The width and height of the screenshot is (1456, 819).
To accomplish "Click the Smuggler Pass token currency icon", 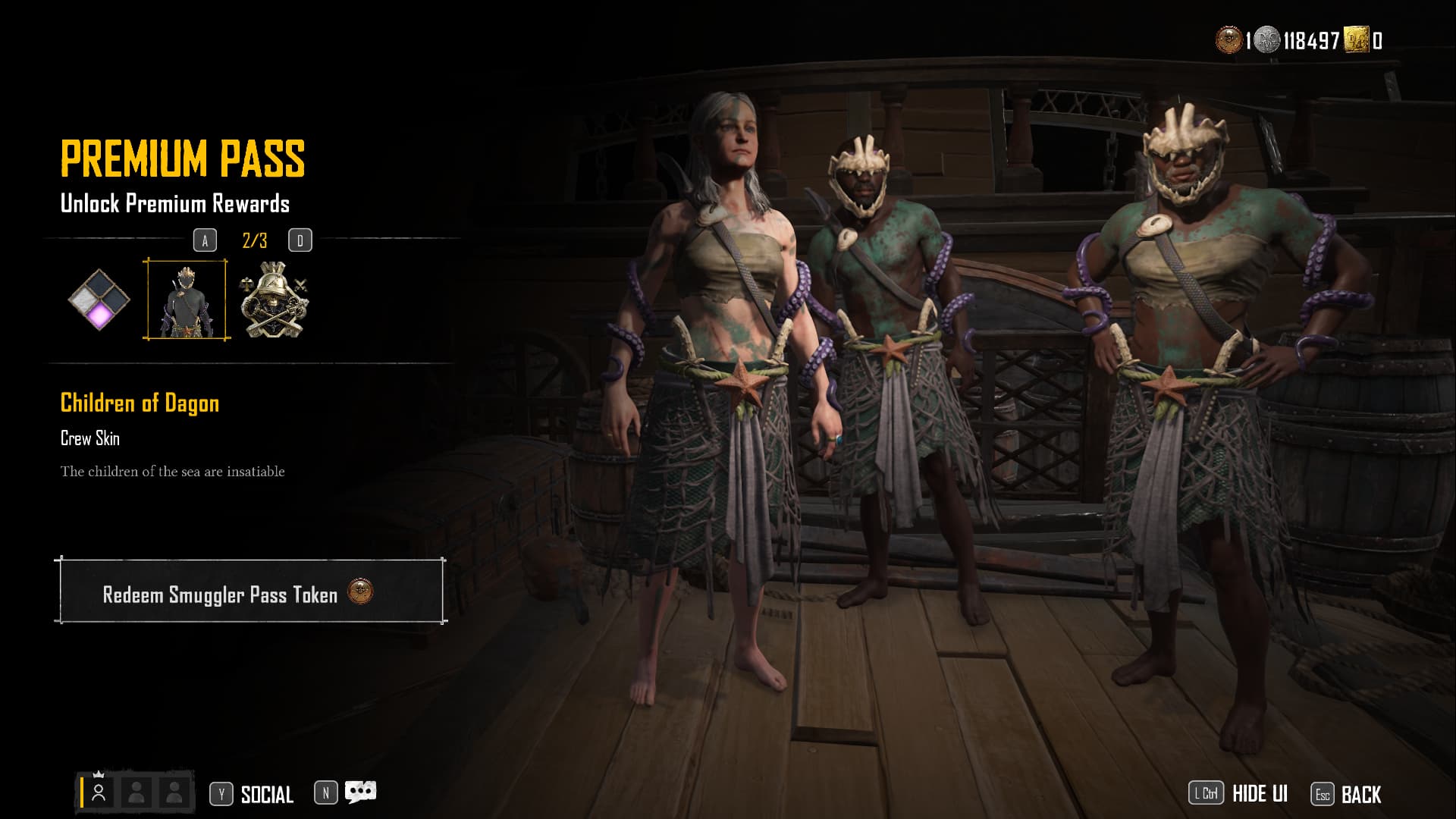I will click(x=1228, y=40).
